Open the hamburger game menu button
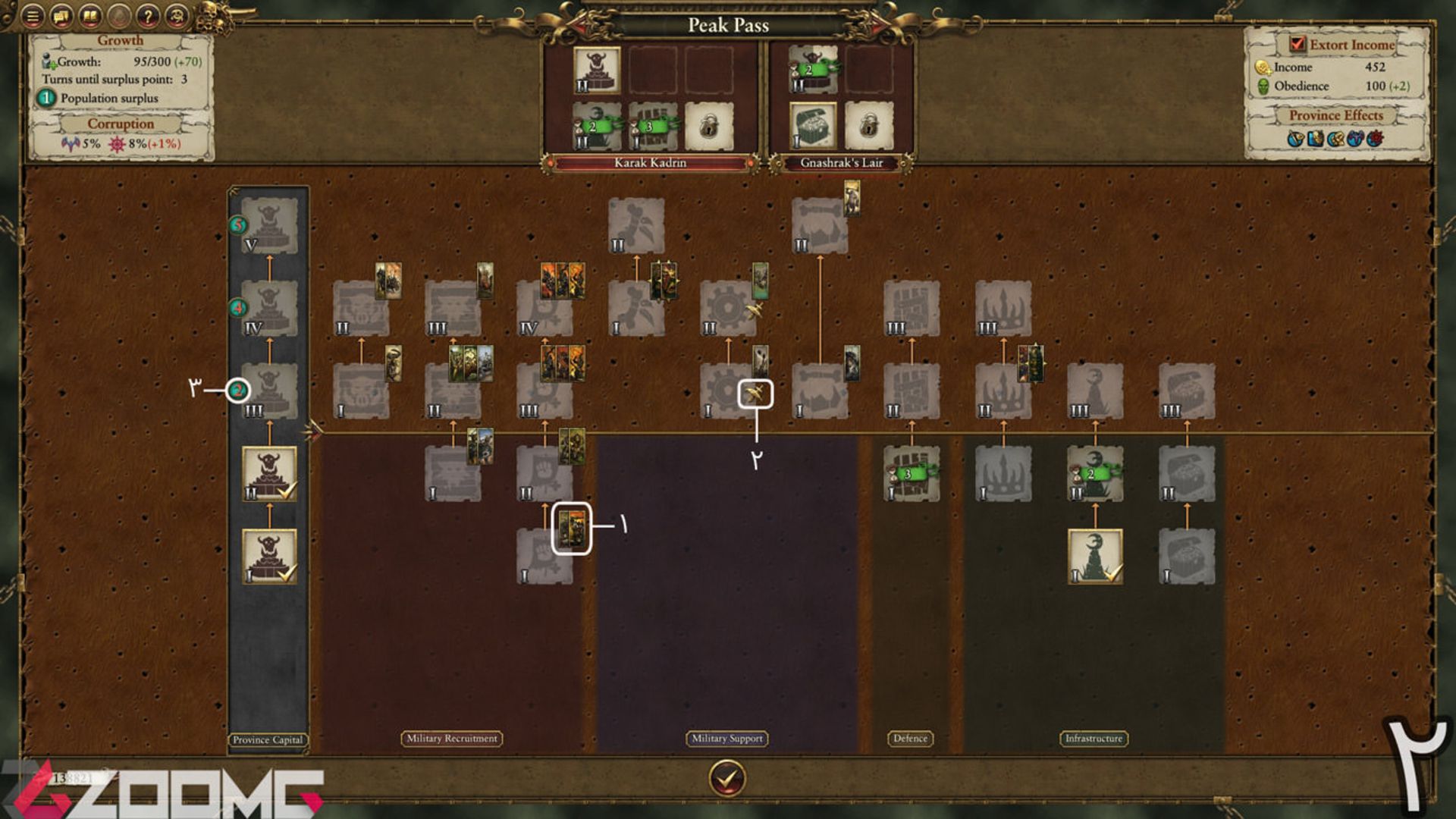Screen dimensions: 1456x819 [x=32, y=15]
